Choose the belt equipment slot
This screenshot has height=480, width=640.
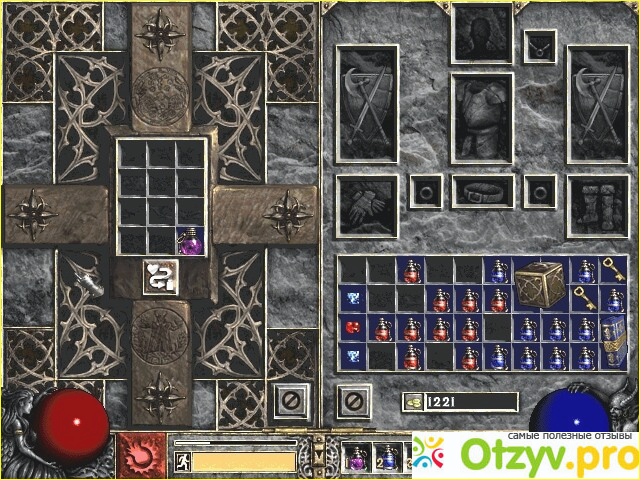[x=482, y=190]
